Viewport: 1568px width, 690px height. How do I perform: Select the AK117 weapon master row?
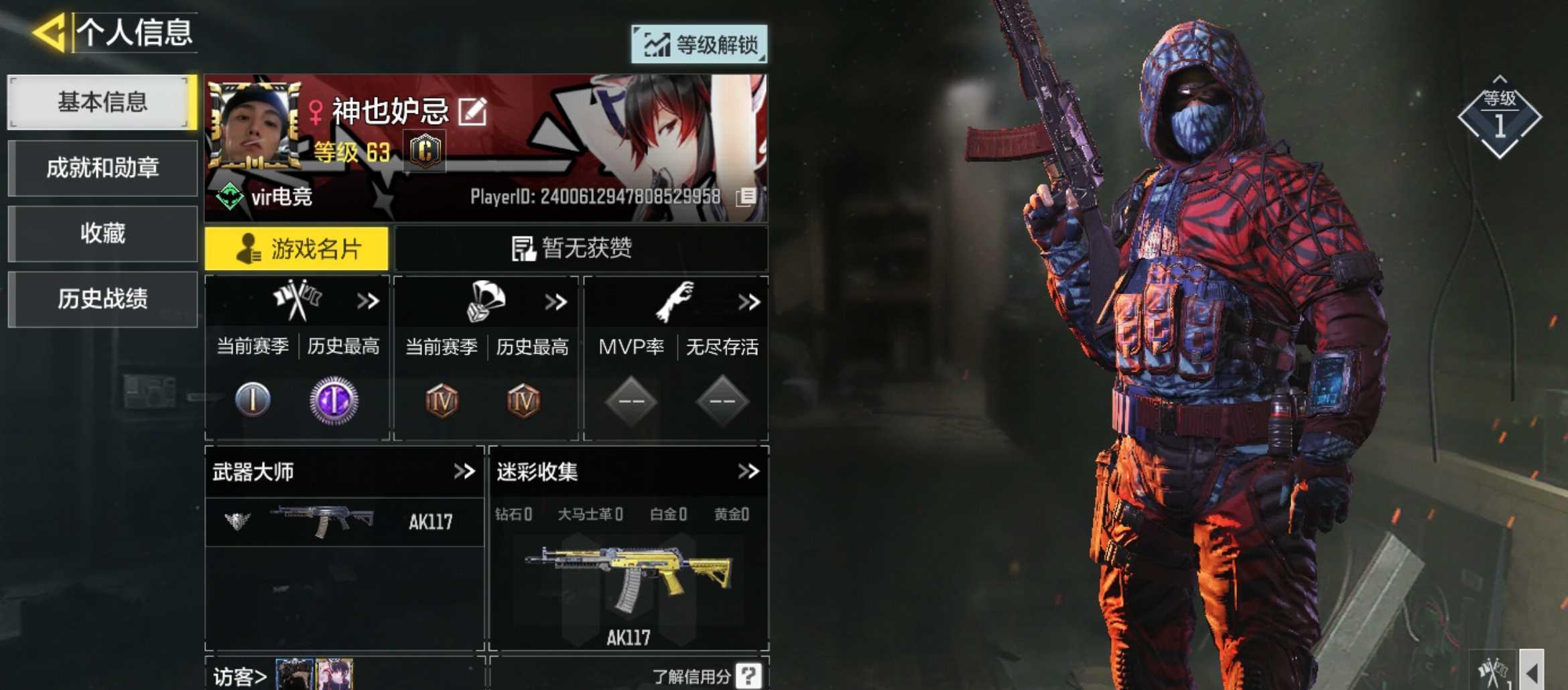coord(344,522)
